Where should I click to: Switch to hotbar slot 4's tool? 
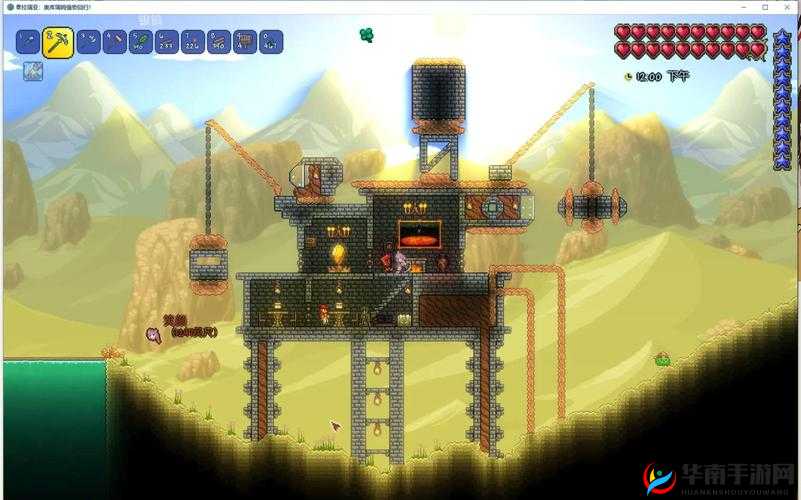pyautogui.click(x=115, y=42)
